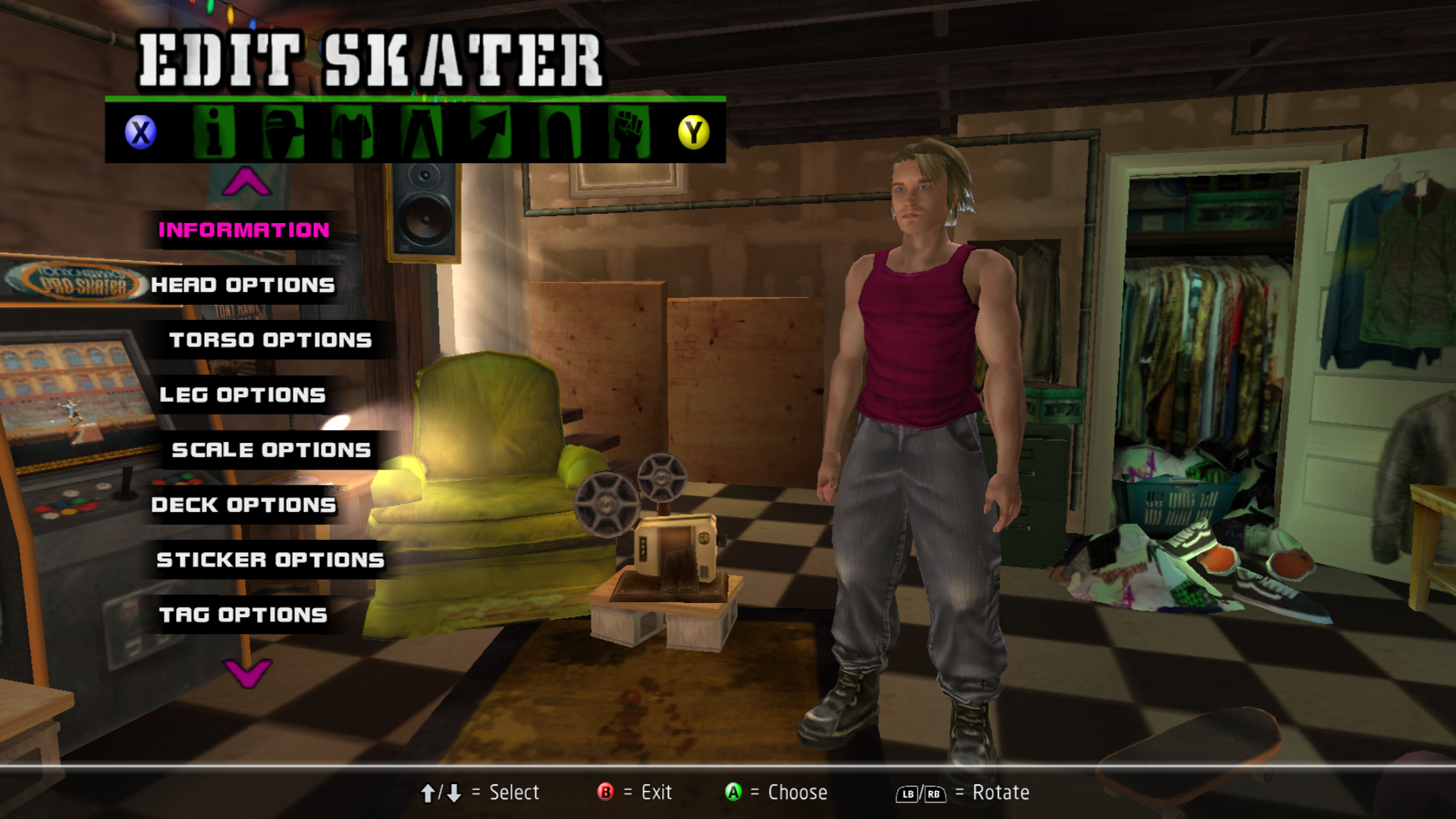The height and width of the screenshot is (819, 1456).
Task: Open the skateboard deck category icon
Action: pos(560,132)
